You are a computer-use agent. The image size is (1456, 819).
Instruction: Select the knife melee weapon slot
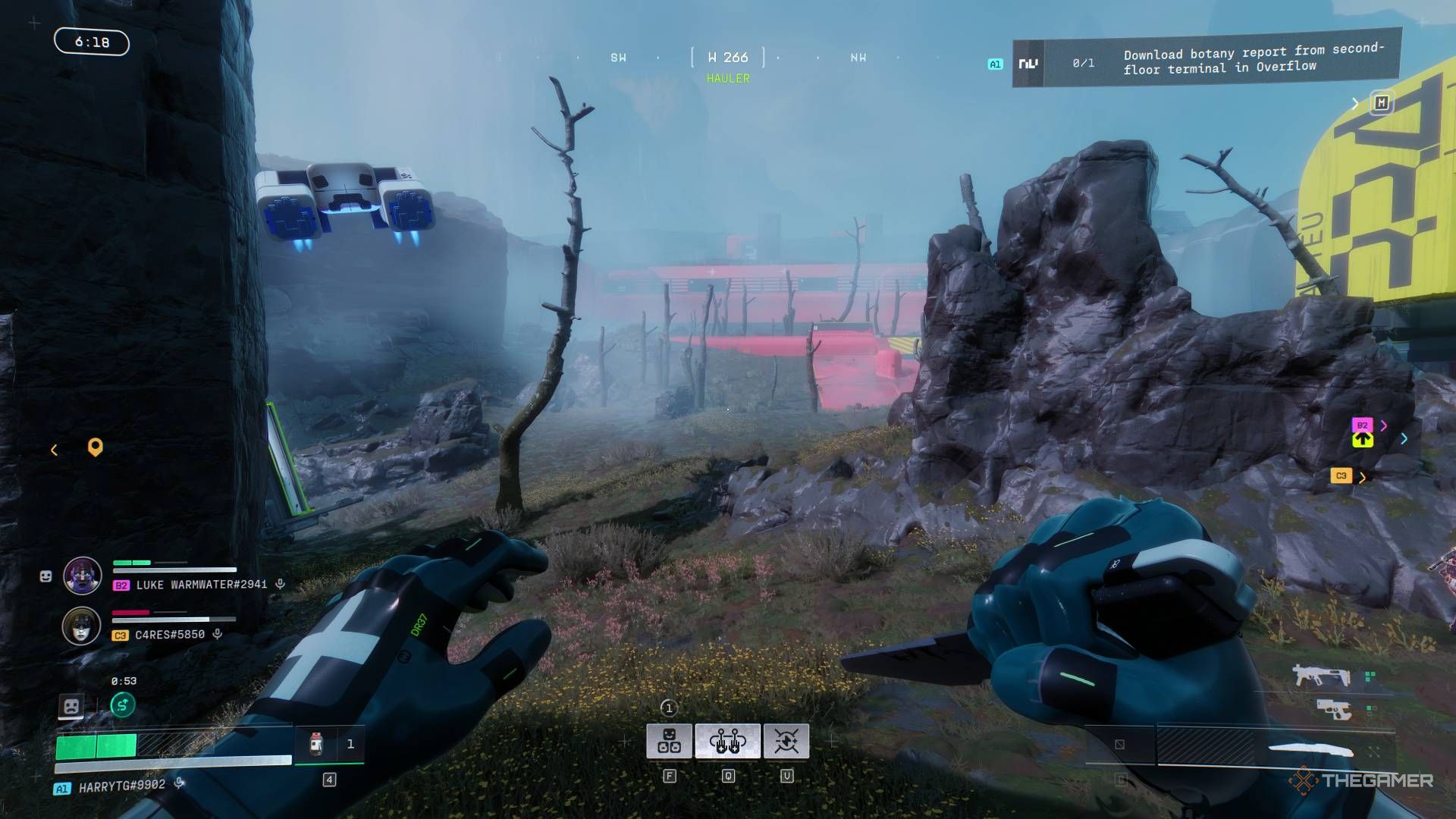click(x=1310, y=749)
